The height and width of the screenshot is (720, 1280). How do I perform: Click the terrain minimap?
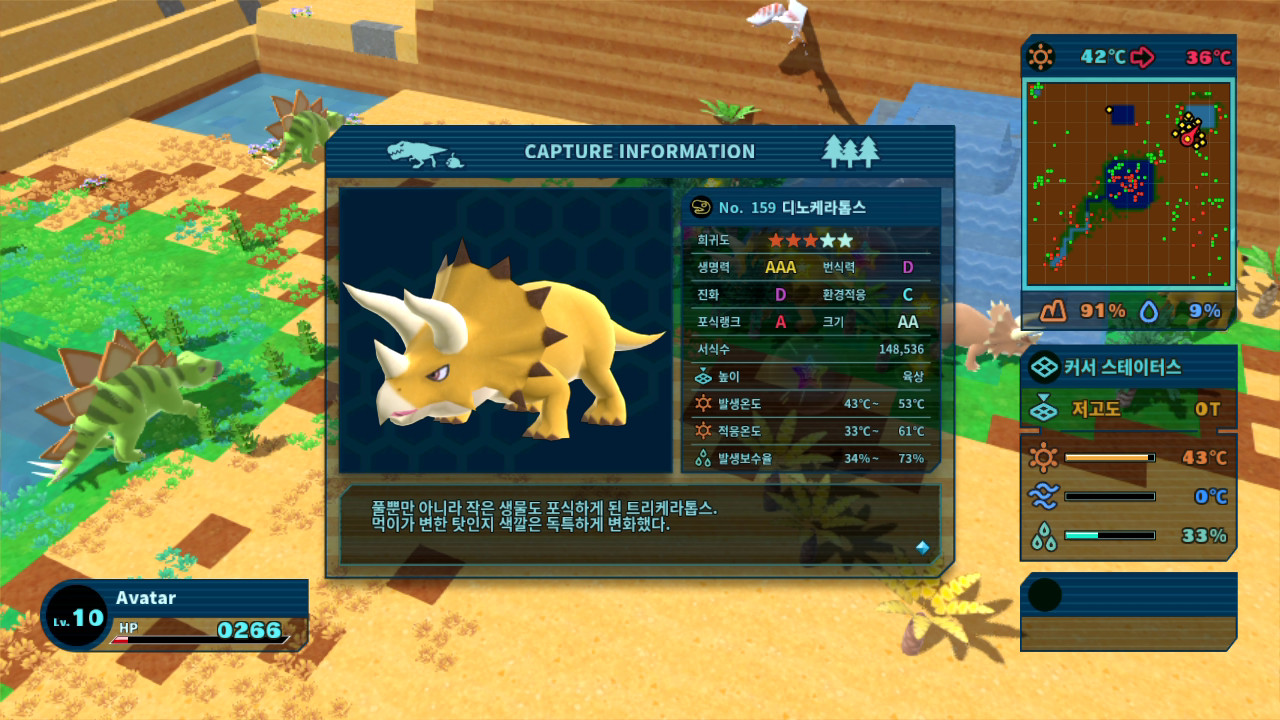(x=1127, y=185)
